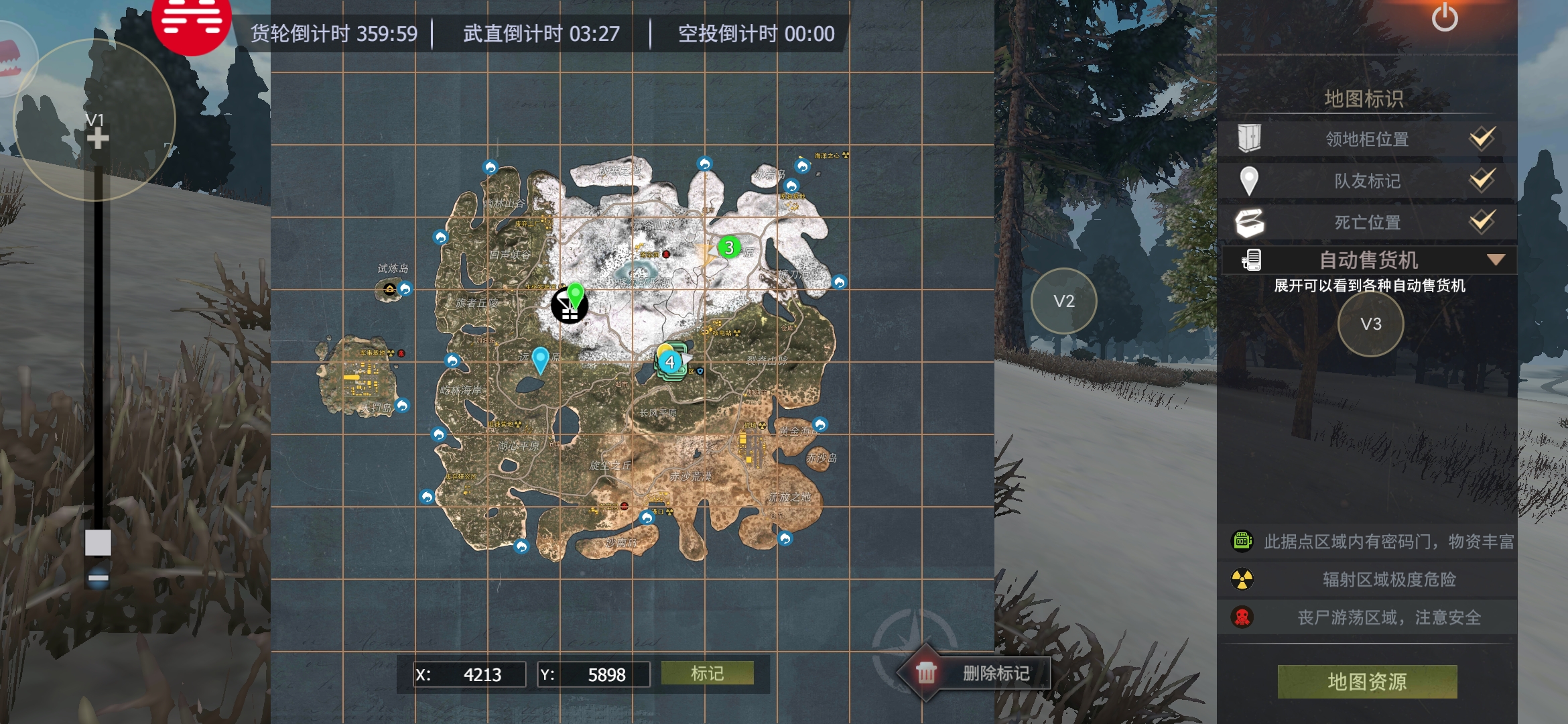Click the power icon to close map
1568x724 pixels.
point(1445,18)
